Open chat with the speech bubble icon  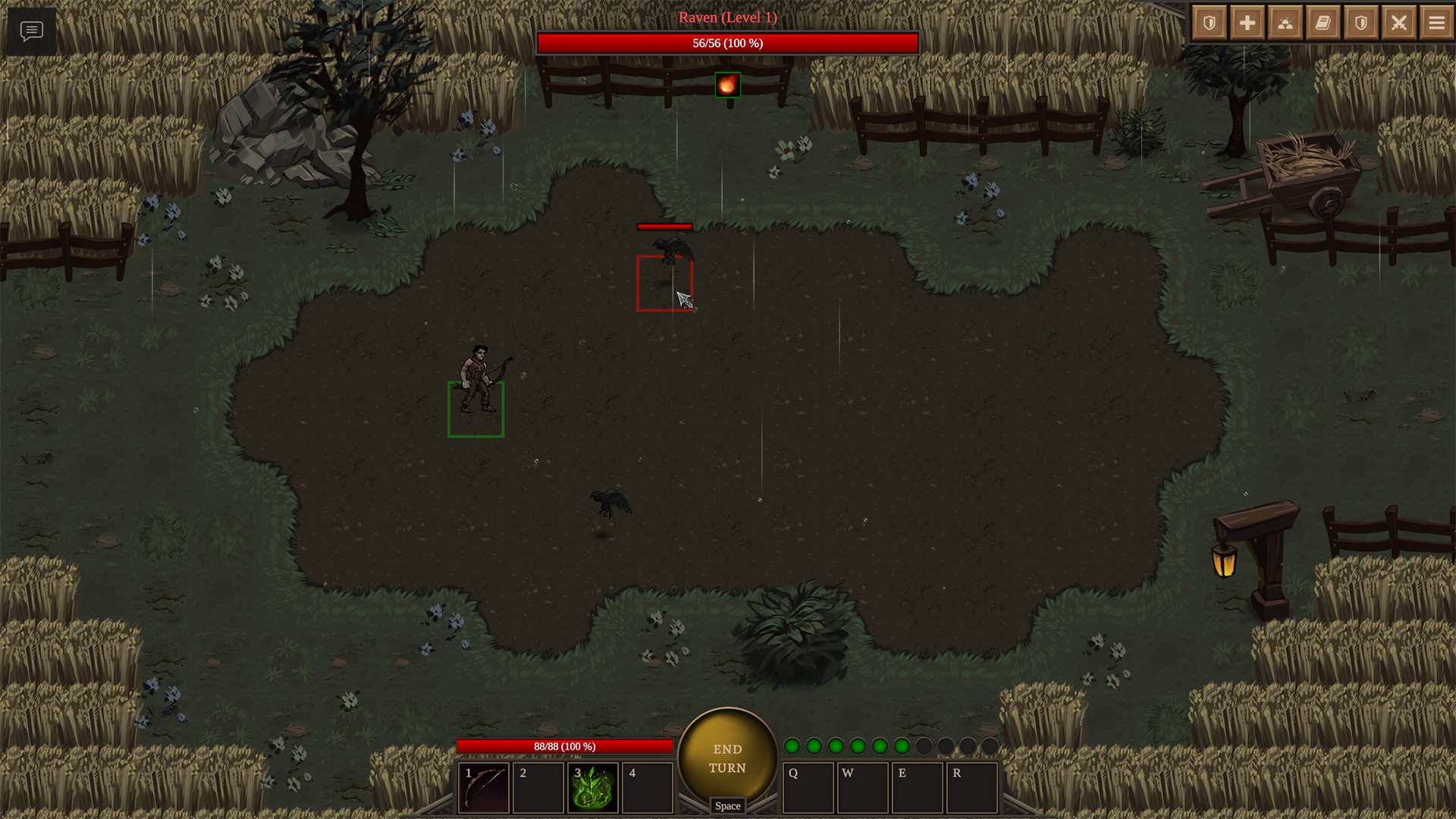pos(31,31)
